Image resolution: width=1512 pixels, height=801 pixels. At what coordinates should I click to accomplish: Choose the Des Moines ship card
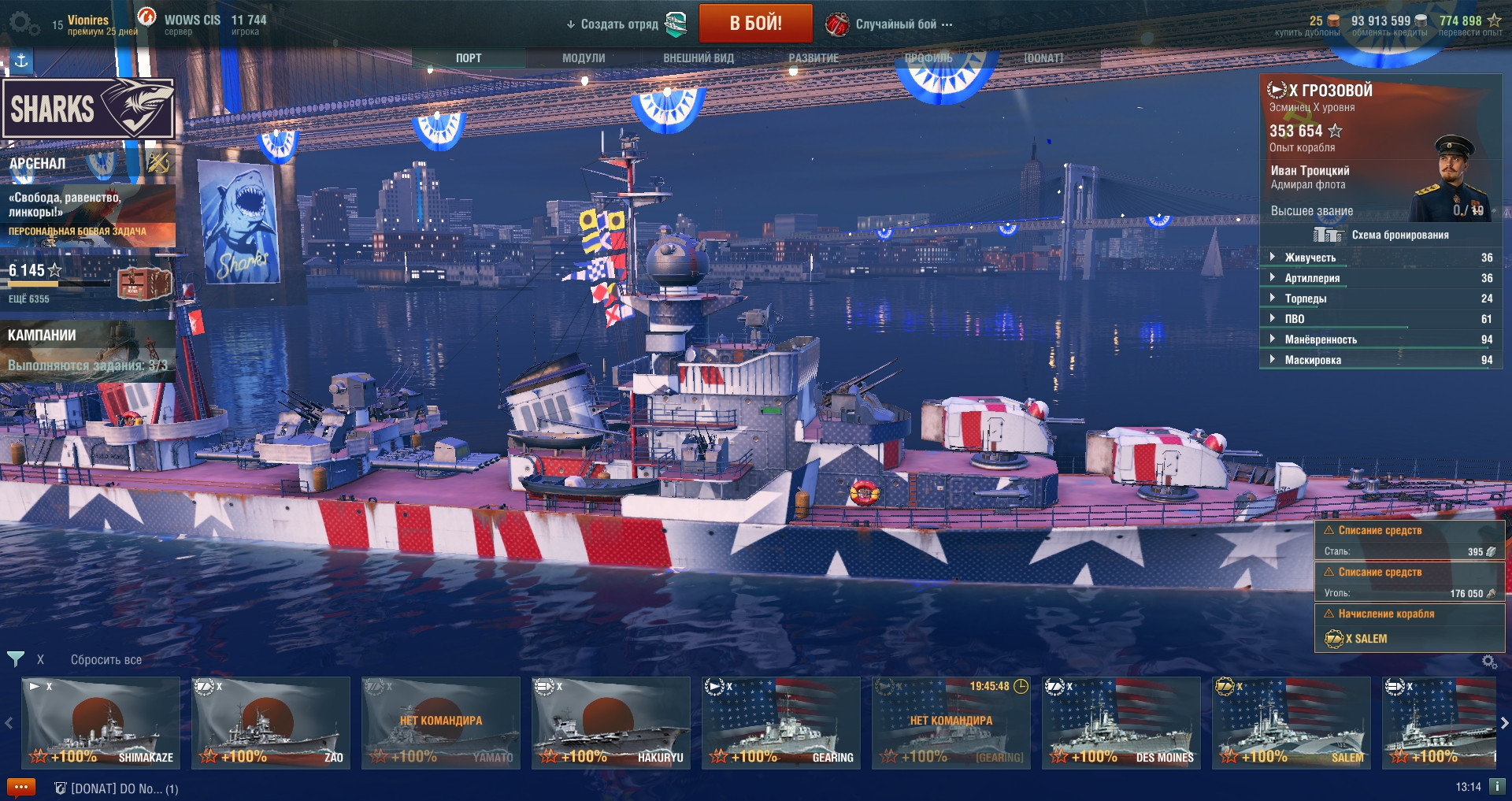point(1121,722)
